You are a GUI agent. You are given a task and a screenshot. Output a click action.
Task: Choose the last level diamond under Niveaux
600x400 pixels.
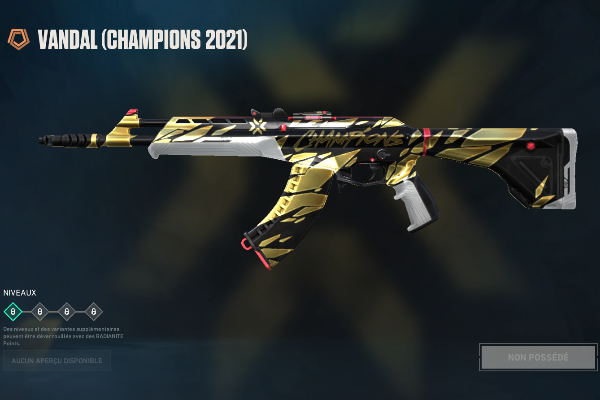tap(94, 311)
